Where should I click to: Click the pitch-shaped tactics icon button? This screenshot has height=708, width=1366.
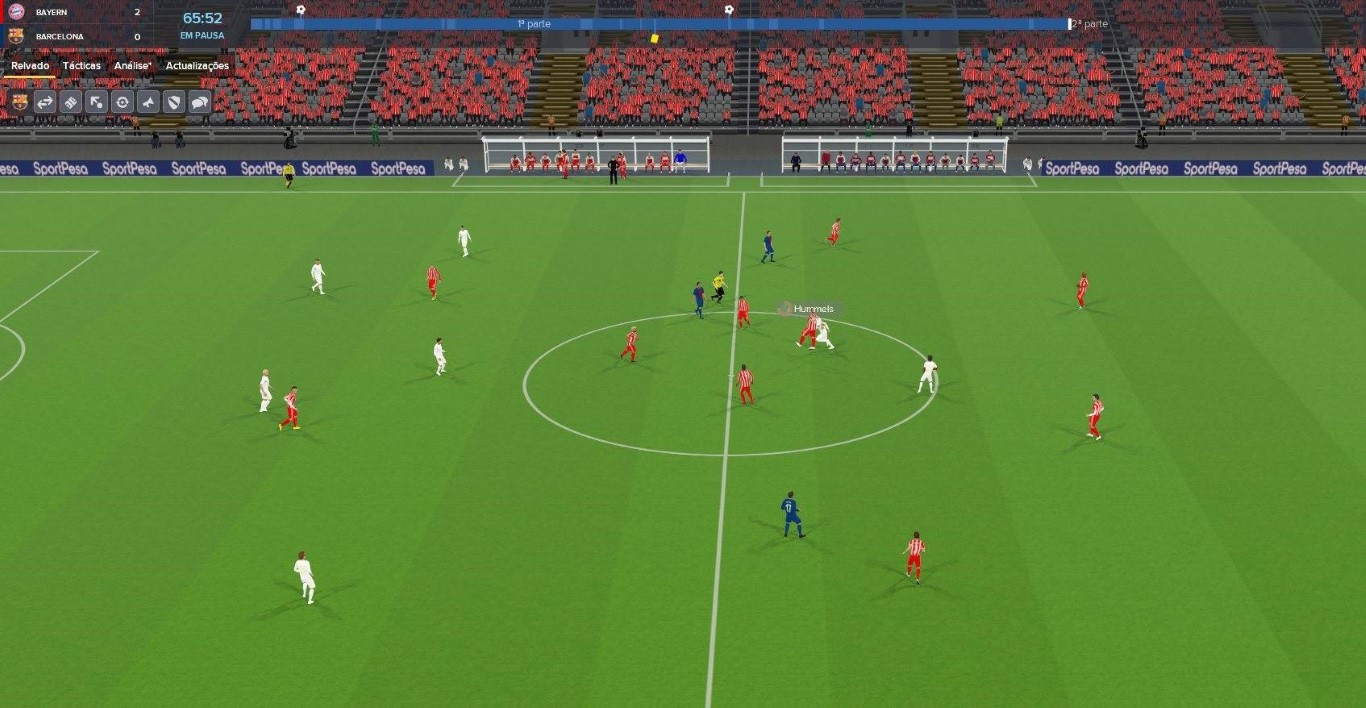coord(71,102)
